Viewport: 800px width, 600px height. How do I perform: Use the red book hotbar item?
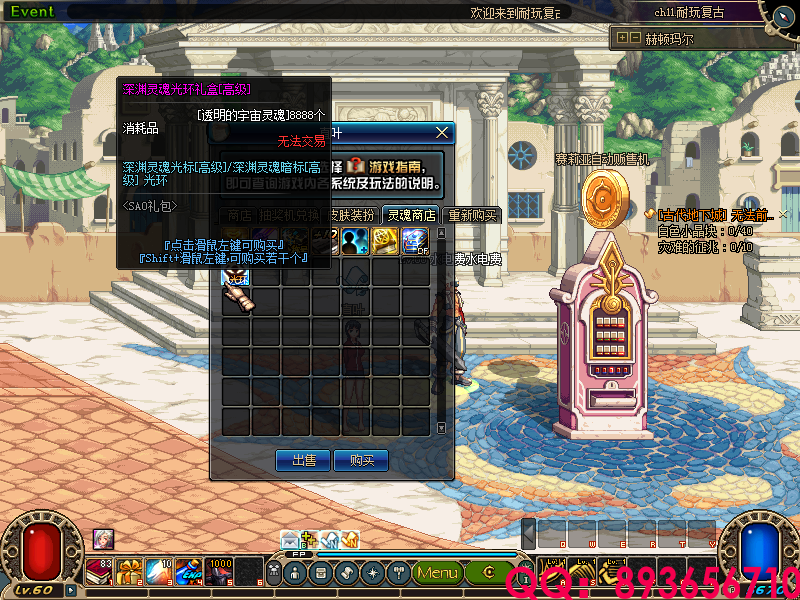coord(100,572)
